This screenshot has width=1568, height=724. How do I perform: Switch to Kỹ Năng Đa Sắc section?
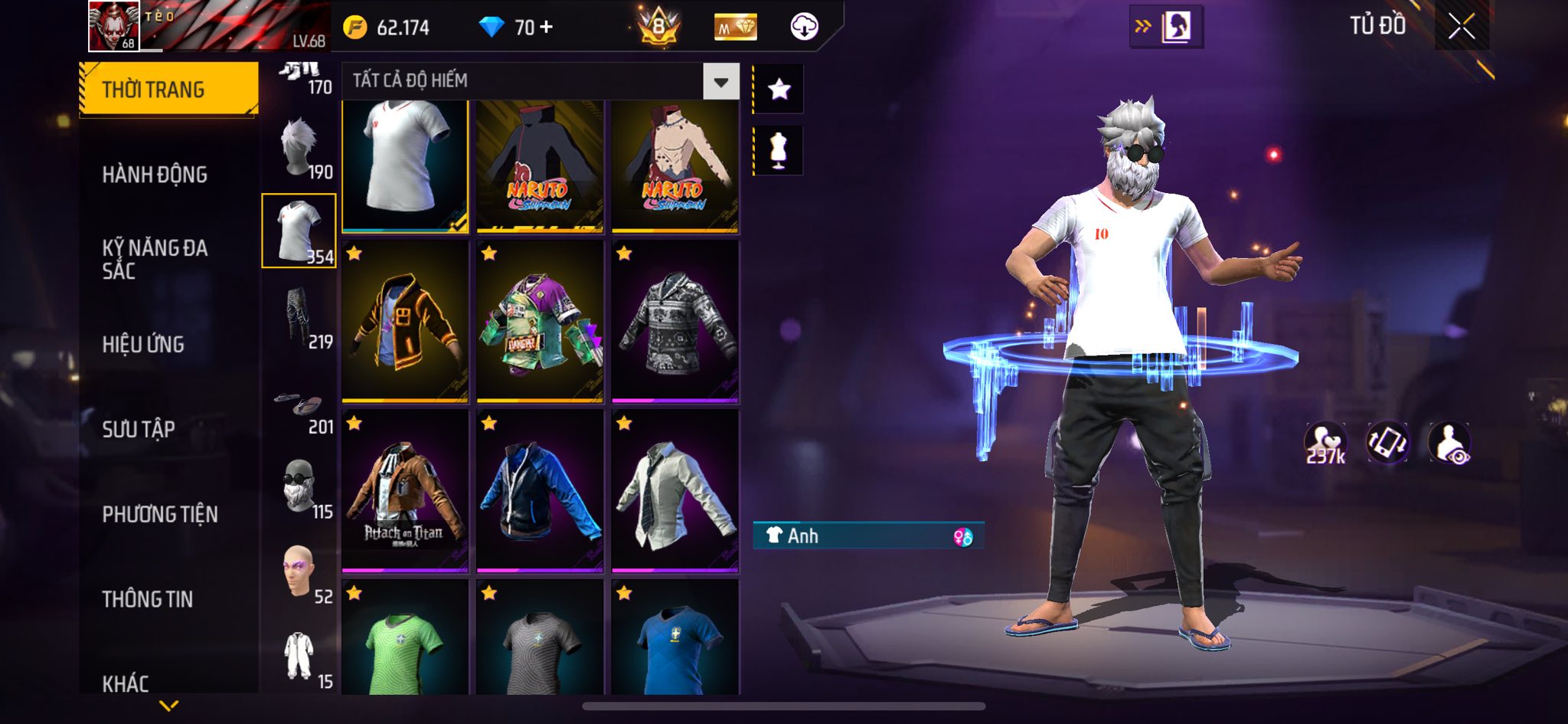155,259
